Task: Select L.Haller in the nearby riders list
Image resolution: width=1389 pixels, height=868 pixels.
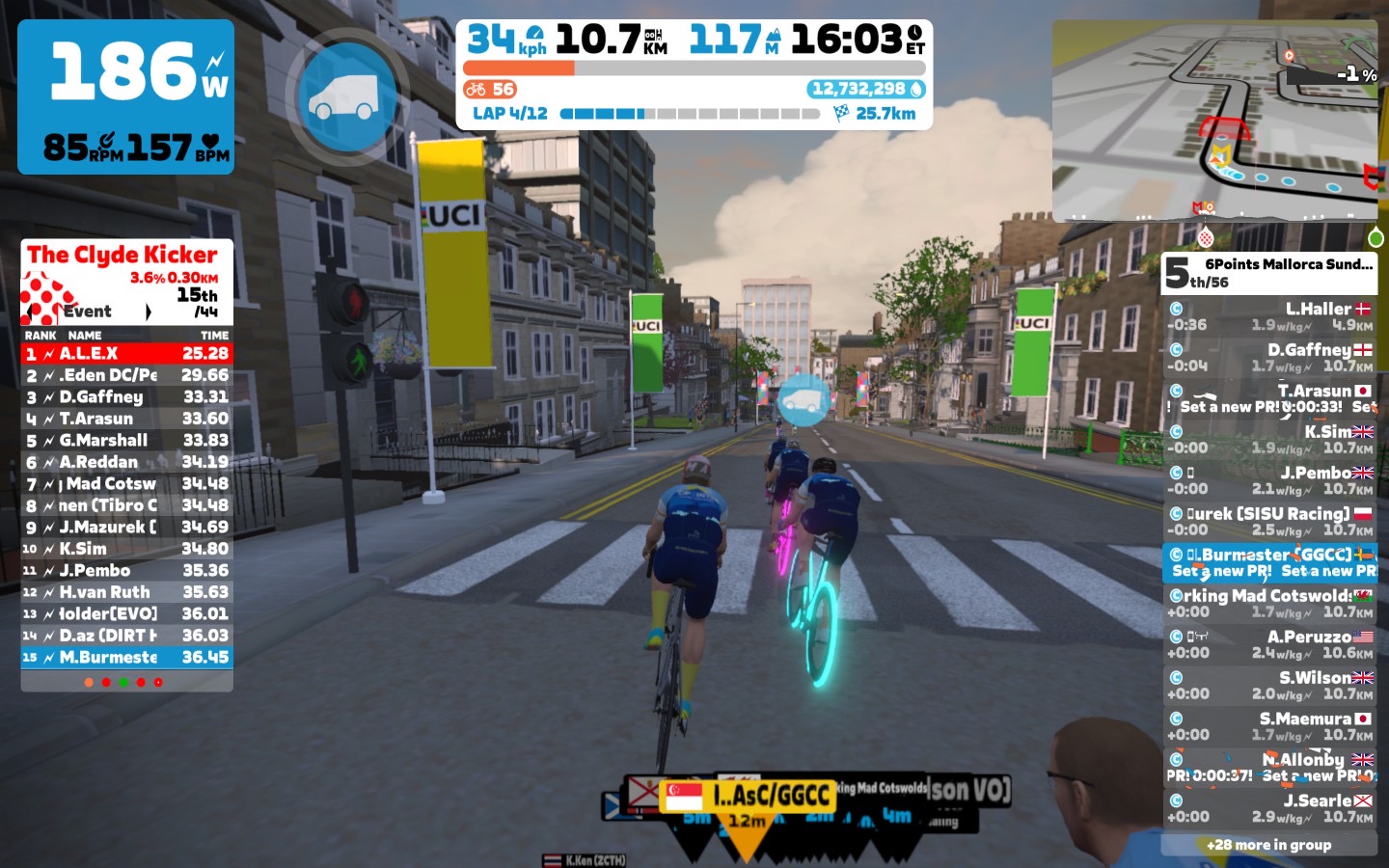Action: pyautogui.click(x=1269, y=316)
